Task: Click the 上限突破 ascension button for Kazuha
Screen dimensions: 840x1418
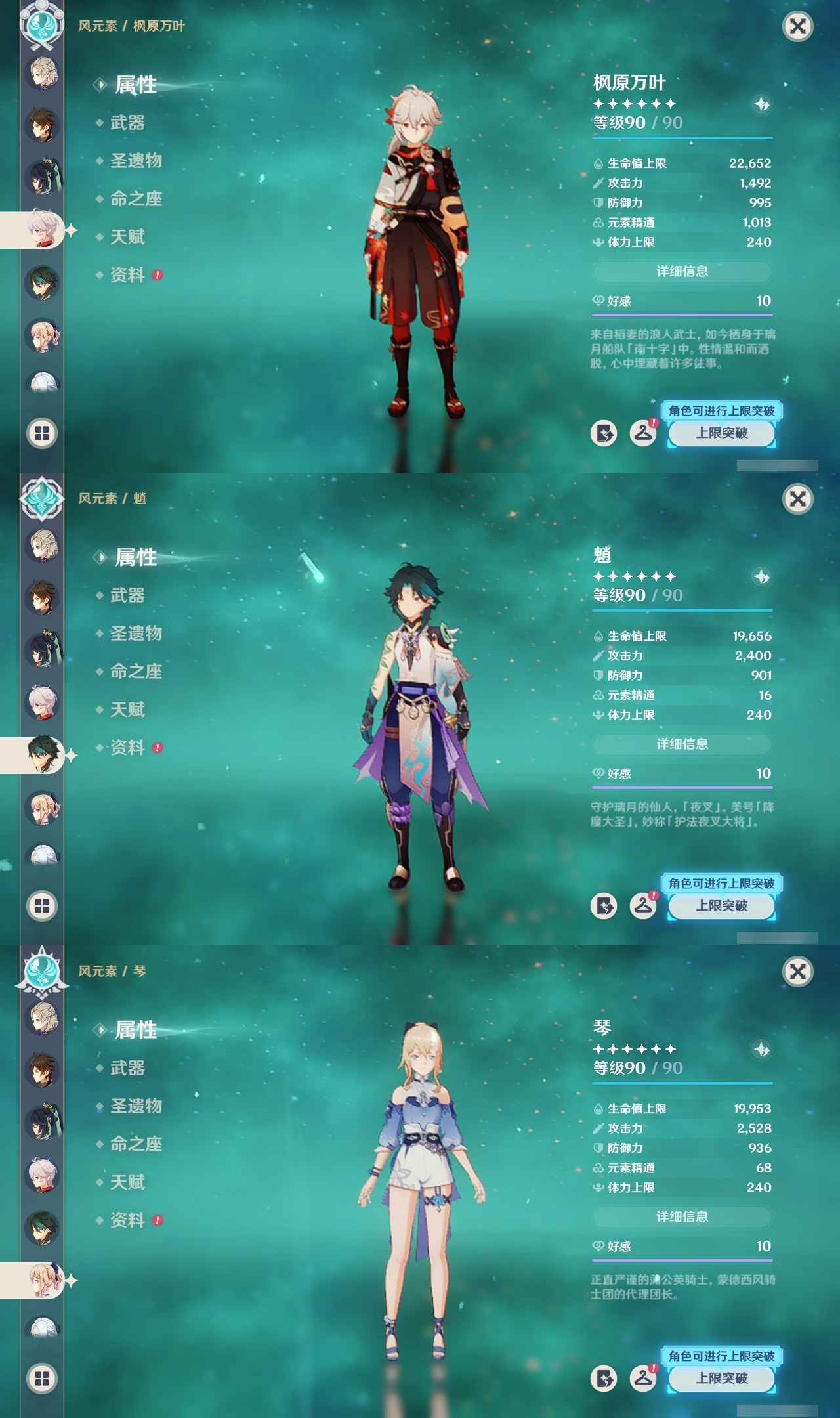Action: coord(720,433)
